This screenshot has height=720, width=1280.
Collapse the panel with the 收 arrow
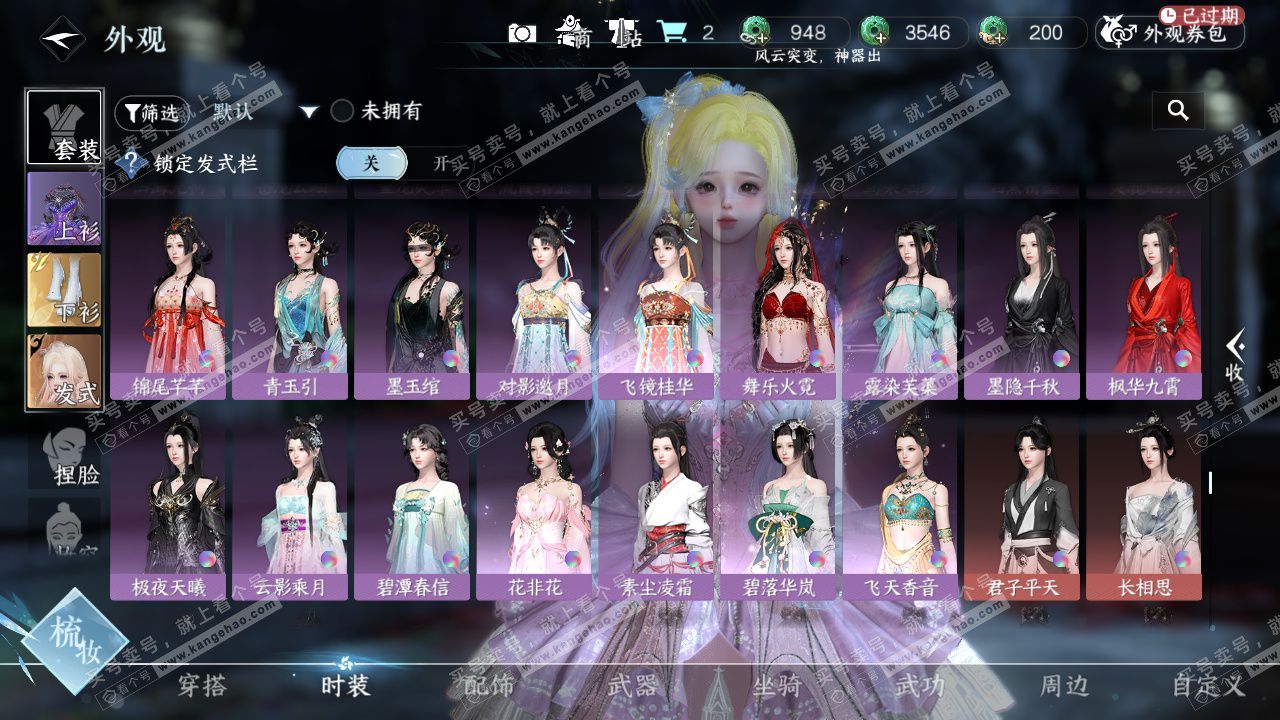(1235, 357)
